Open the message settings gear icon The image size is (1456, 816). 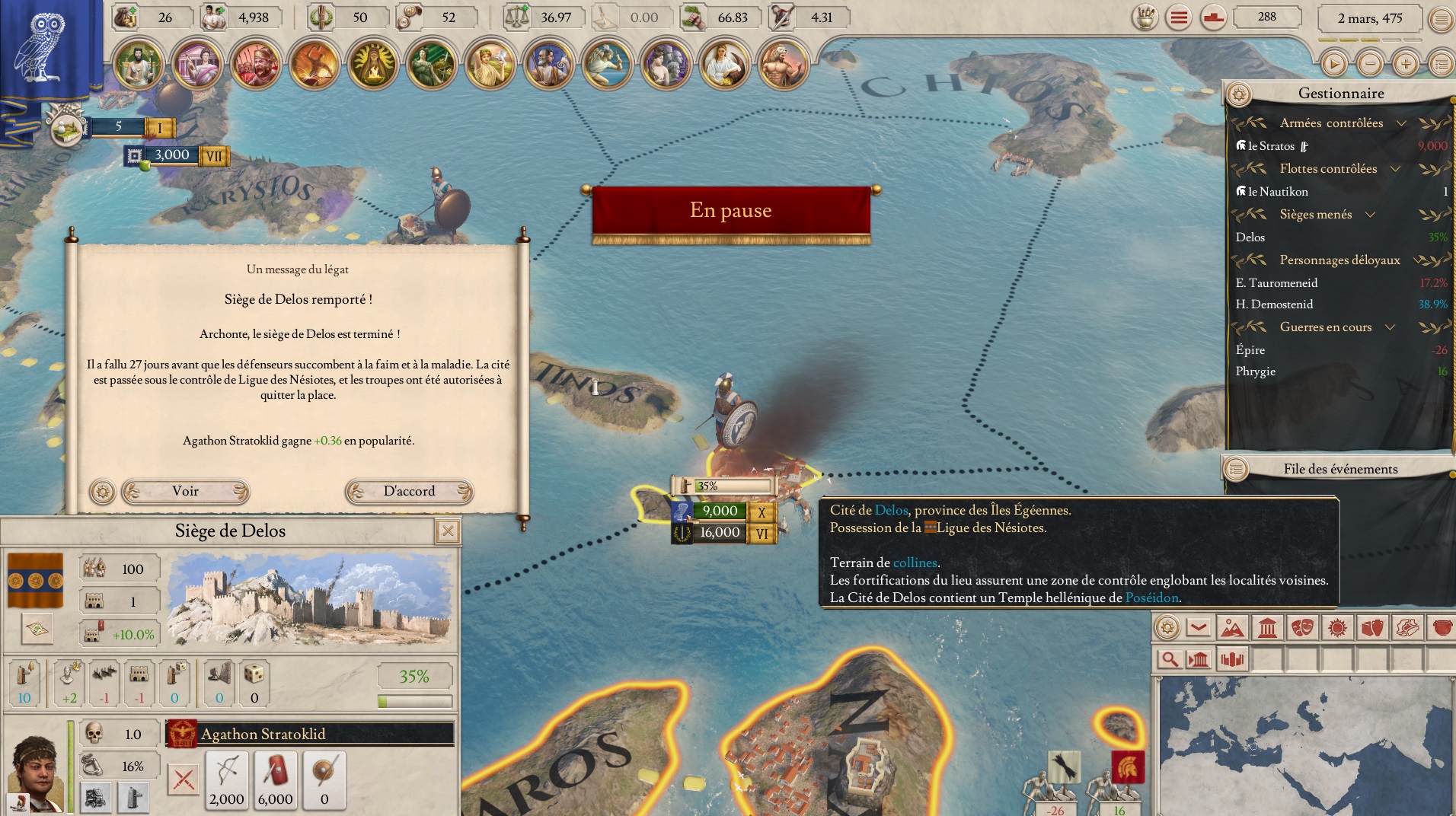pyautogui.click(x=102, y=491)
